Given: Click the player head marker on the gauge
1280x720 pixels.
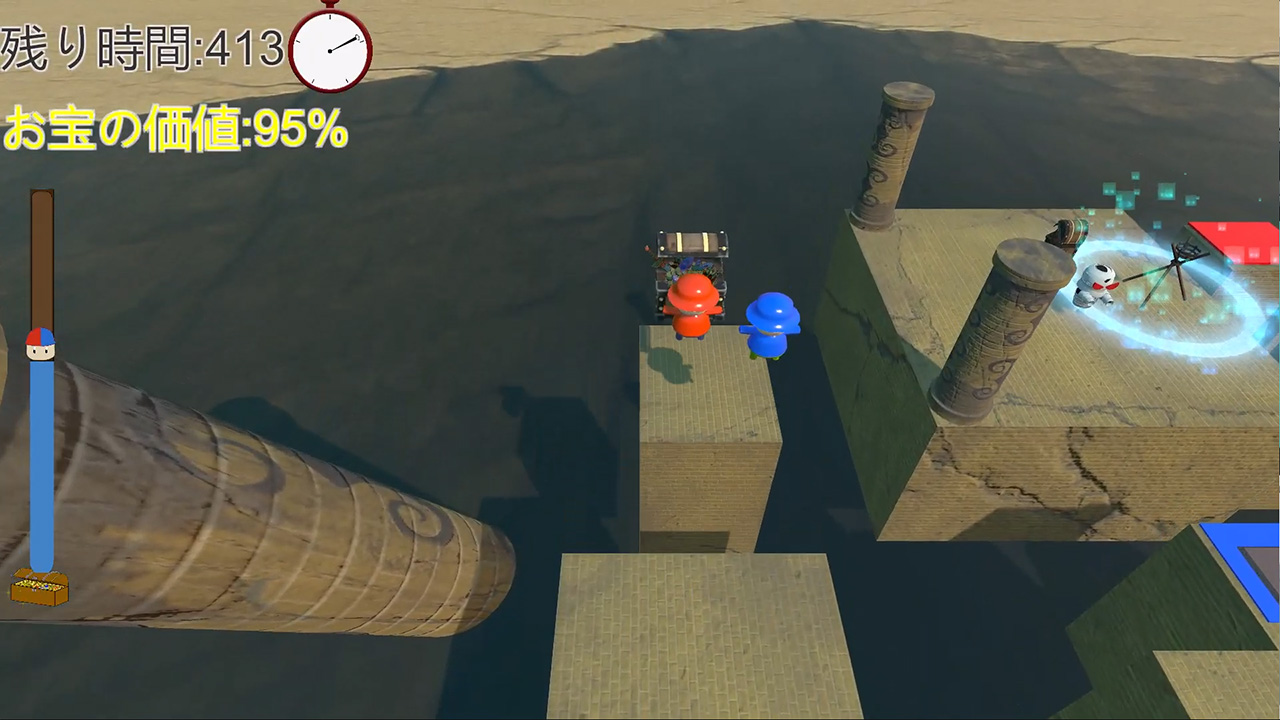Looking at the screenshot, I should [x=40, y=343].
